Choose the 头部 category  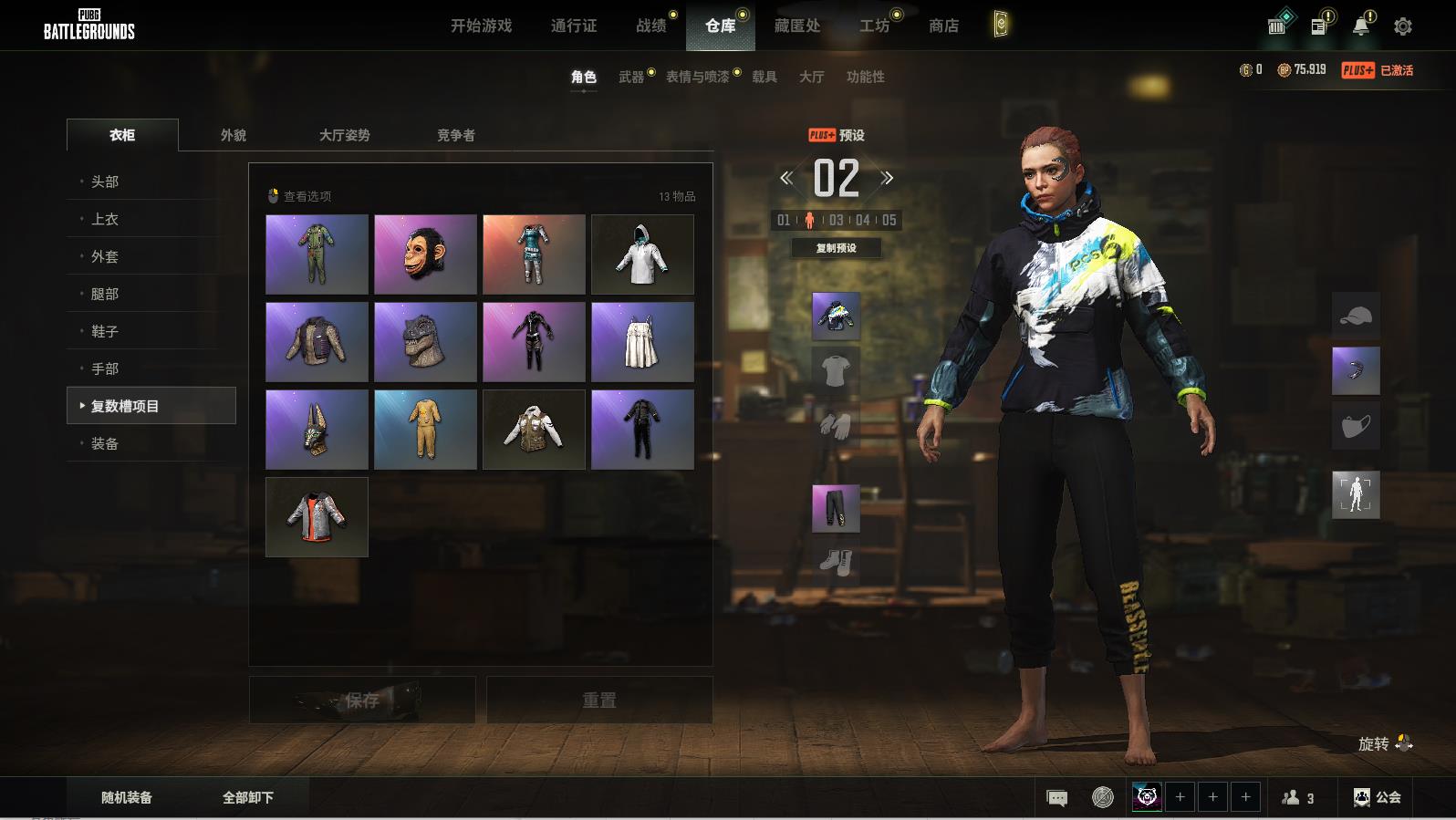[105, 182]
